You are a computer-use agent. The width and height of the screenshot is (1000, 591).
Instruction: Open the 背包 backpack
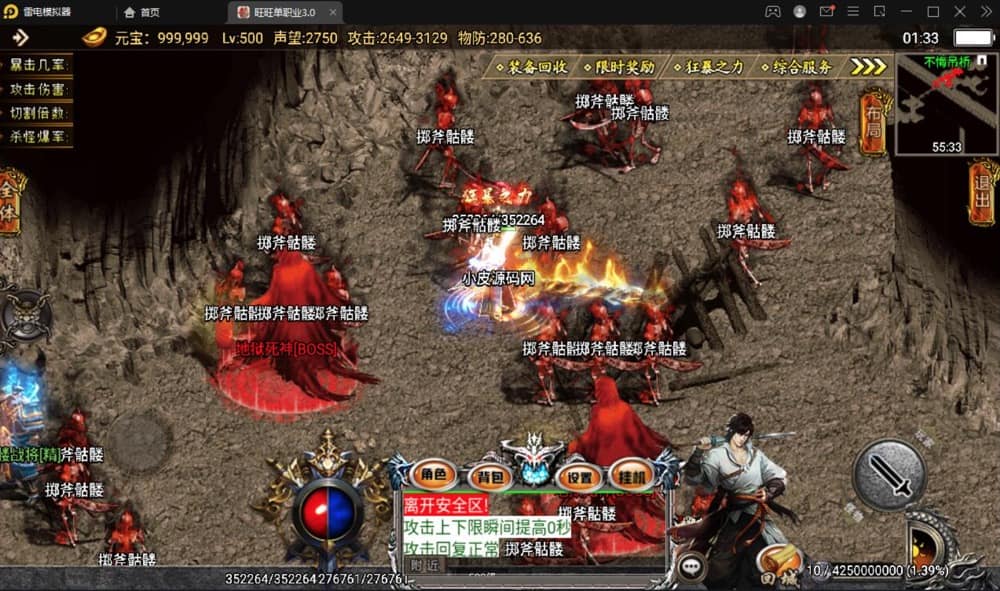491,476
